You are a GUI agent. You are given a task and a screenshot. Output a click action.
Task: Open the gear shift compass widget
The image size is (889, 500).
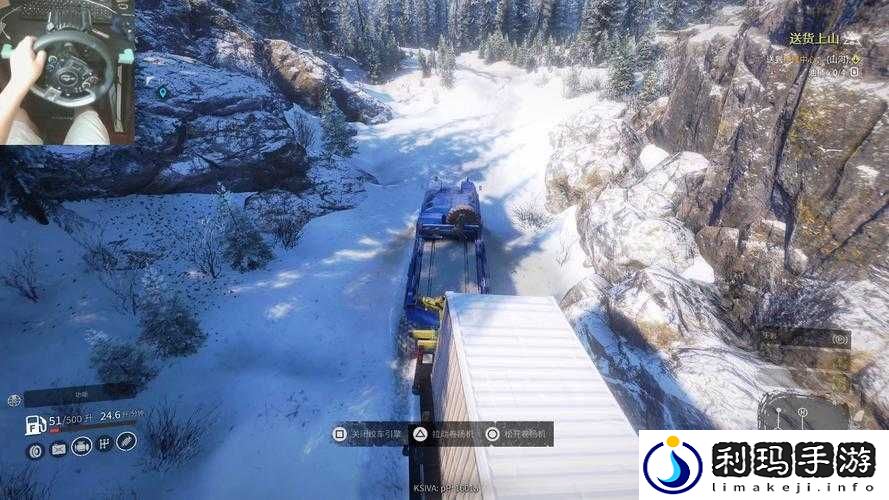click(801, 411)
